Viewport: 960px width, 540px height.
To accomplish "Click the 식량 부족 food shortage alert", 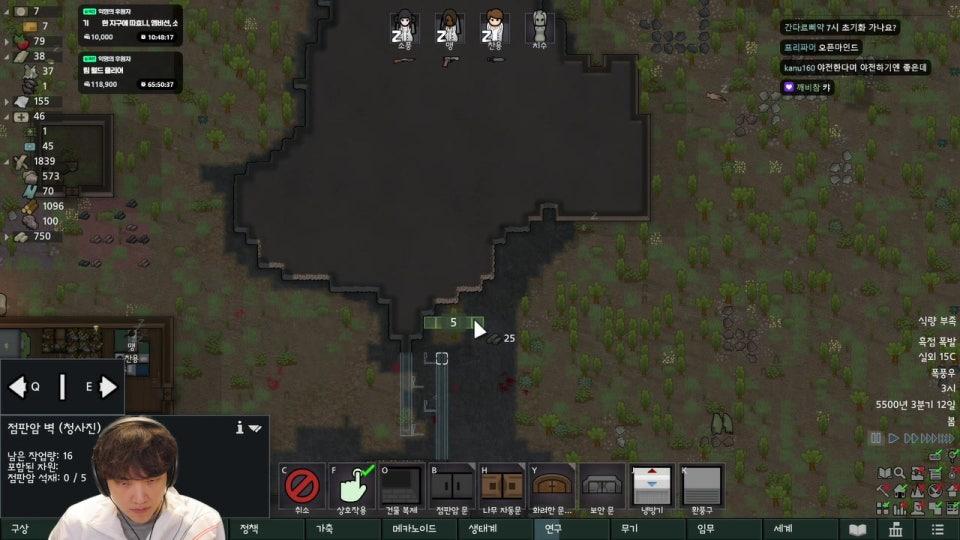I will [937, 321].
